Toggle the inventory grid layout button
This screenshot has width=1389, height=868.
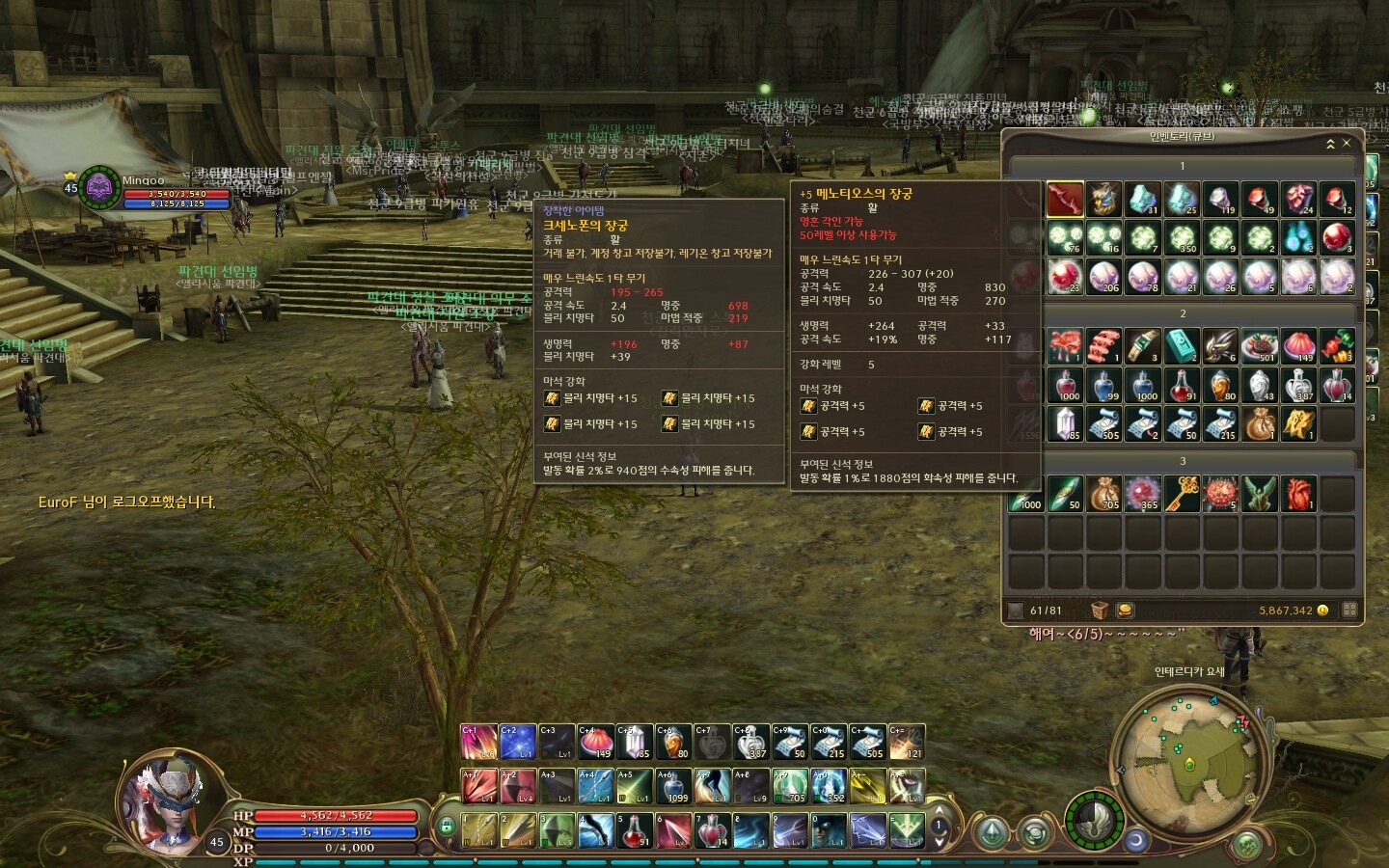1349,610
